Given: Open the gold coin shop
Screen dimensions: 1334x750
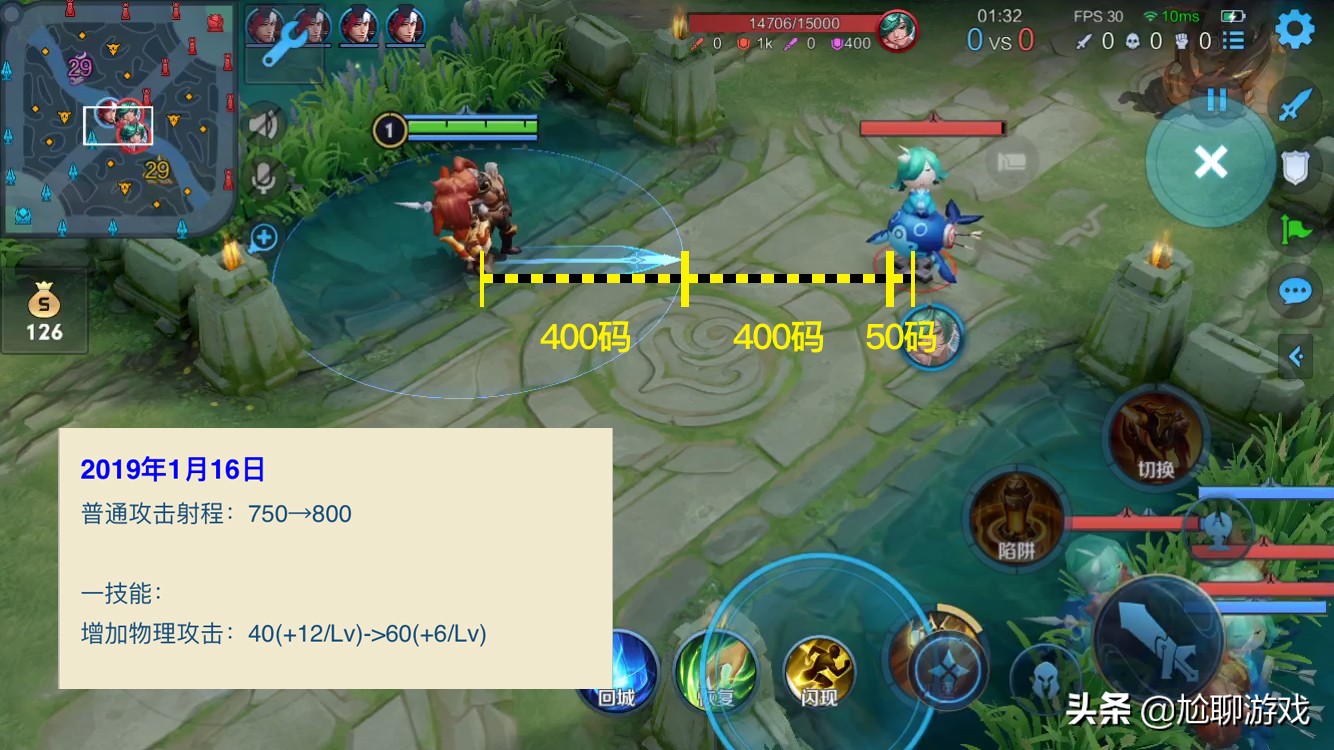Looking at the screenshot, I should pos(44,312).
